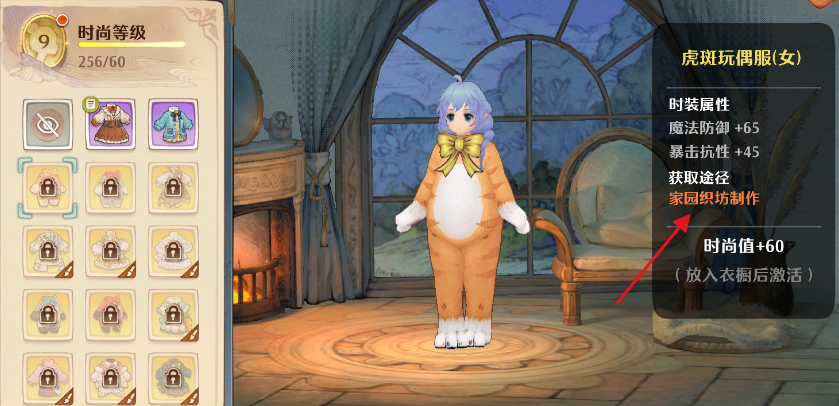Follow the orange 家园织坊制作 link
839x406 pixels.
714,198
